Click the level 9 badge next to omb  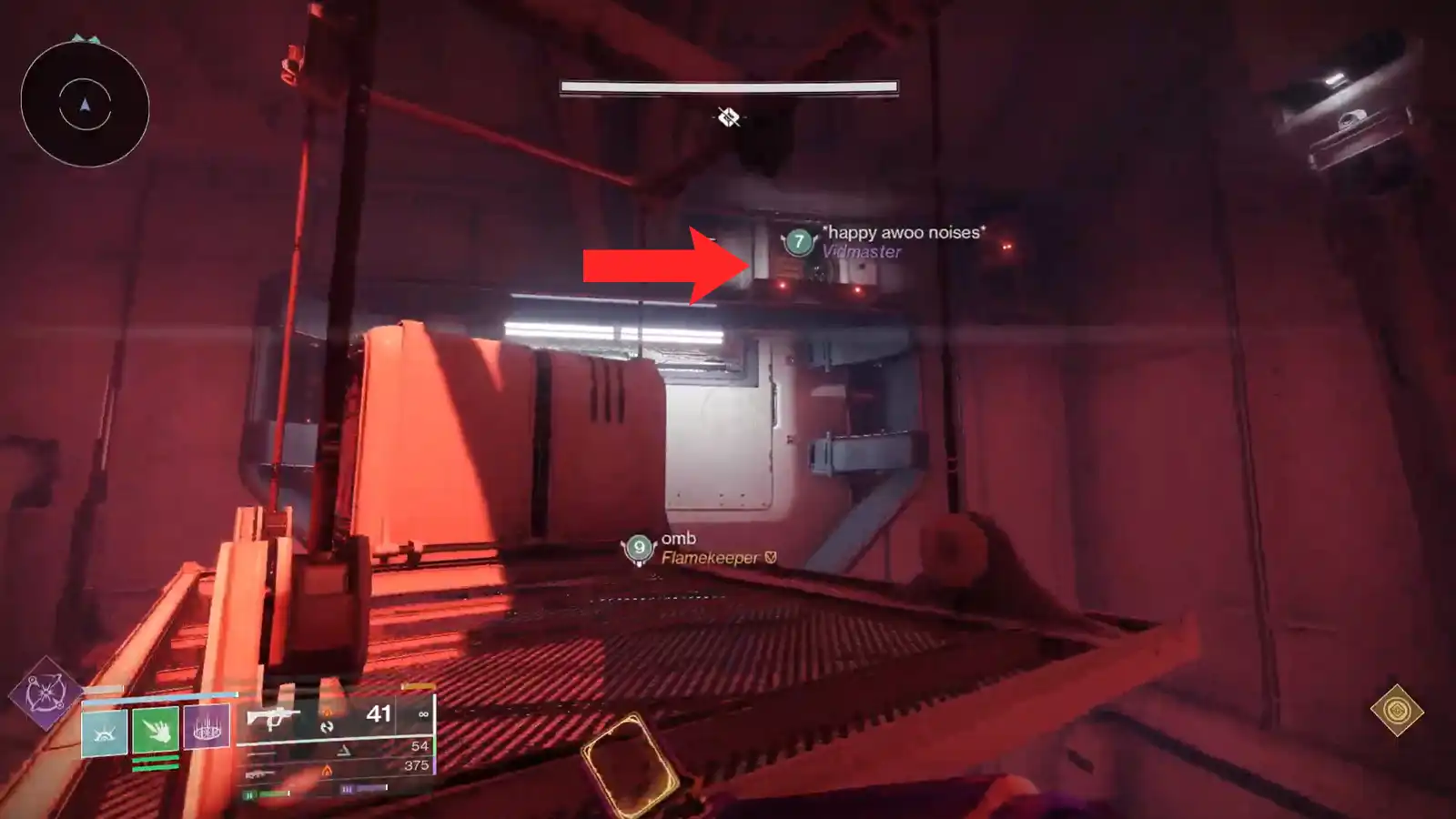638,548
